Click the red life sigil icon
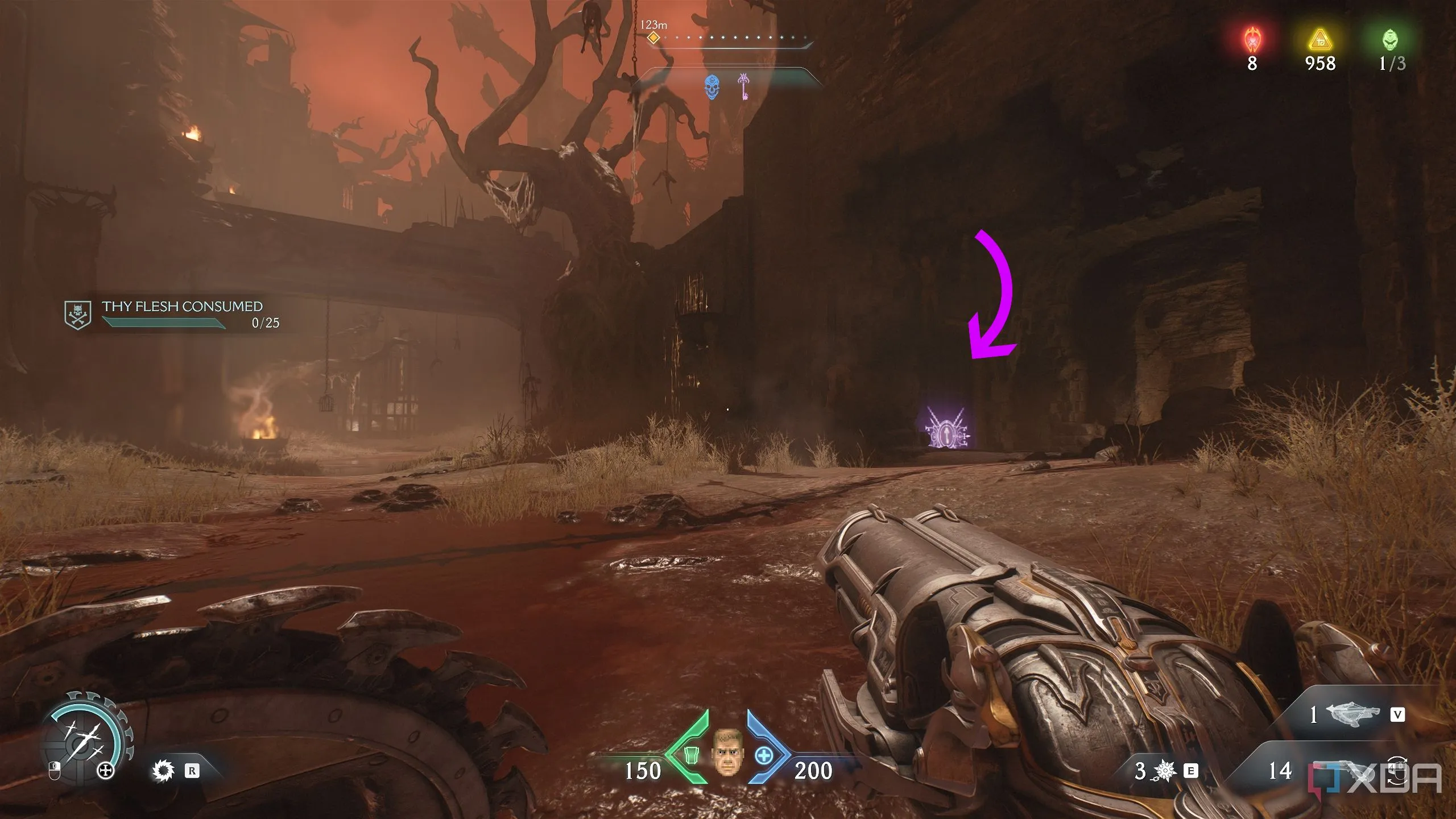Screen dimensions: 1456x819 click(1252, 40)
